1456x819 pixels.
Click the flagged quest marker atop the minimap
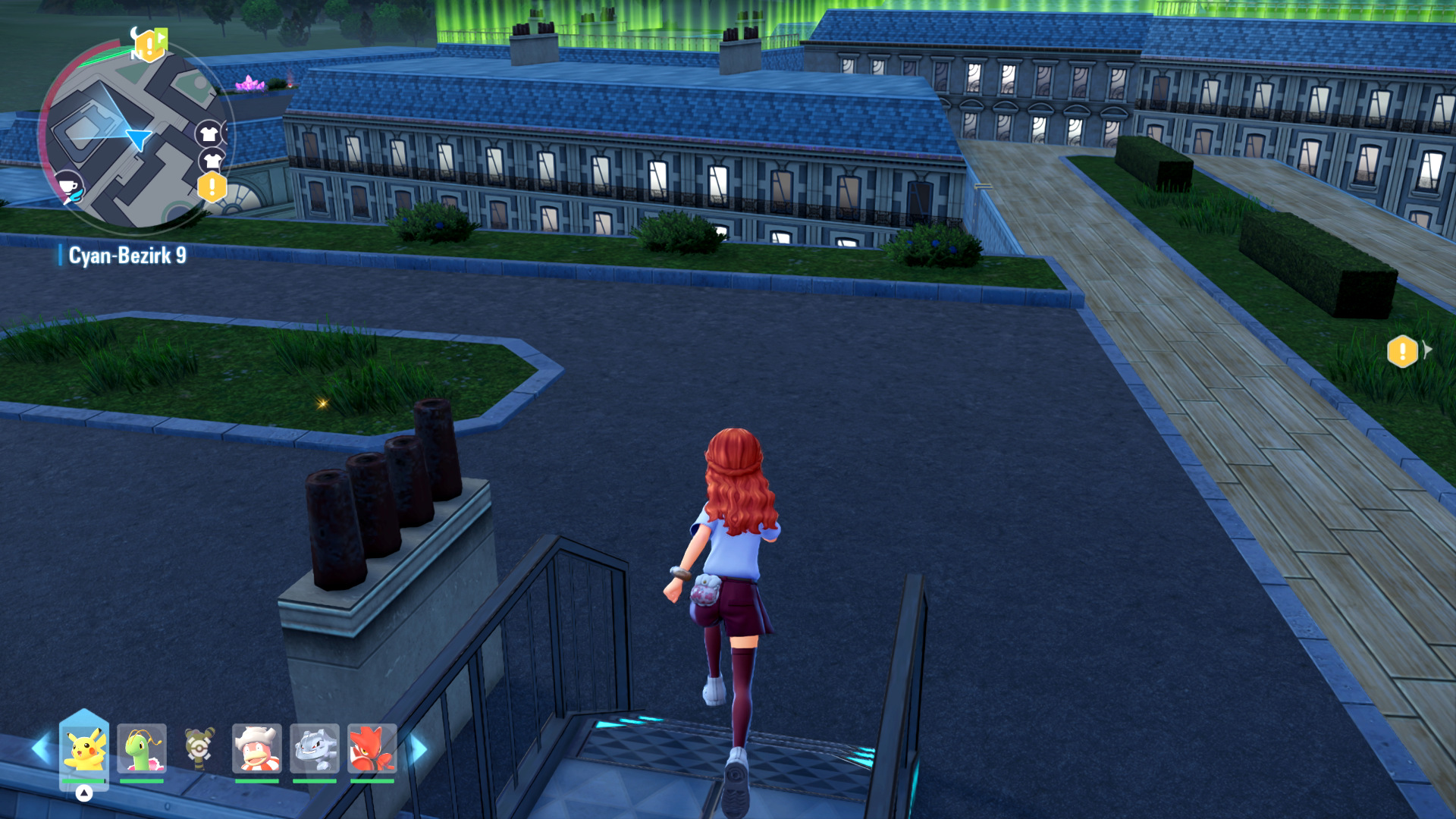pyautogui.click(x=150, y=45)
